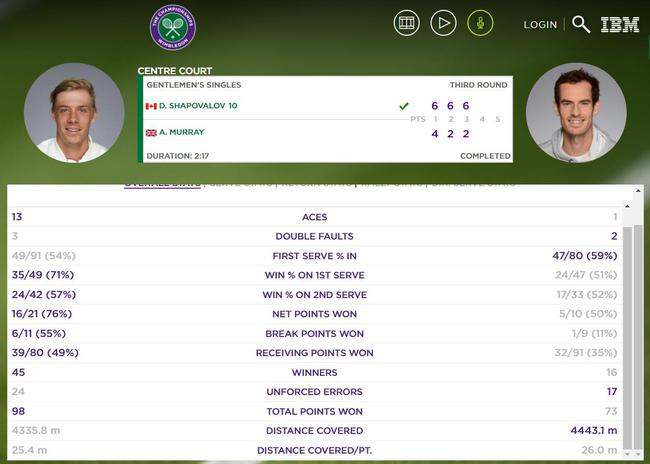Visit the IBM sponsor logo
The image size is (650, 464).
[620, 25]
